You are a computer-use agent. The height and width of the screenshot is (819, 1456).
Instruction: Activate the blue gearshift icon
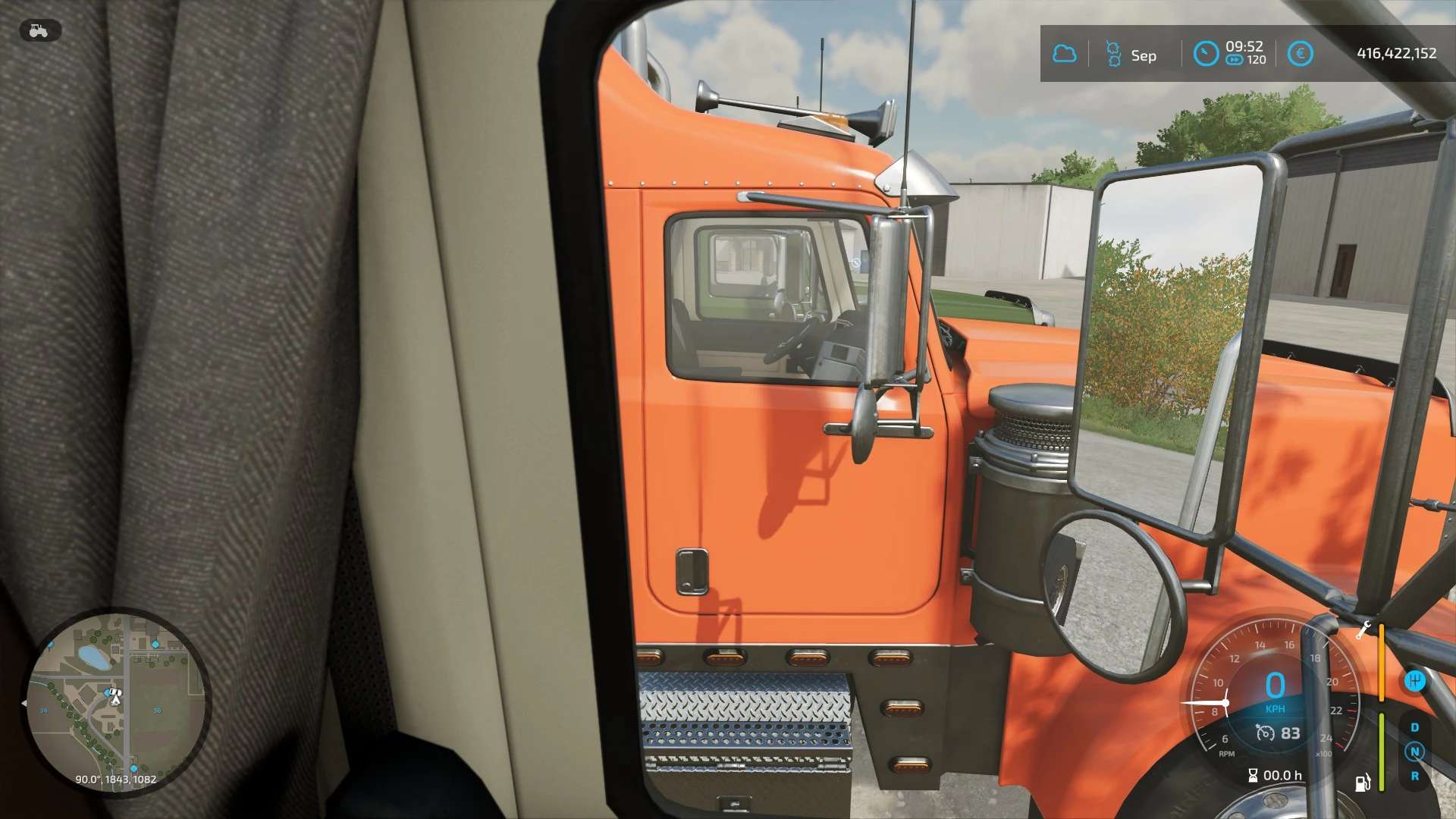pyautogui.click(x=1414, y=680)
